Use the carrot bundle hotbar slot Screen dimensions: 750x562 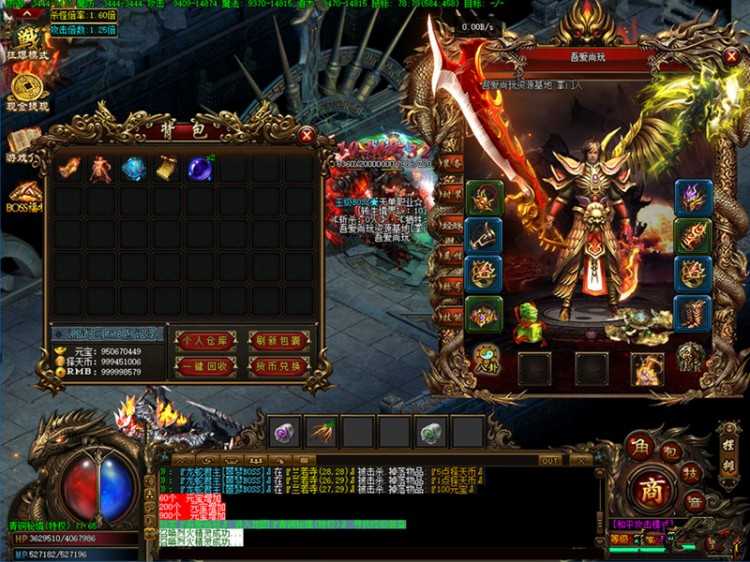320,432
